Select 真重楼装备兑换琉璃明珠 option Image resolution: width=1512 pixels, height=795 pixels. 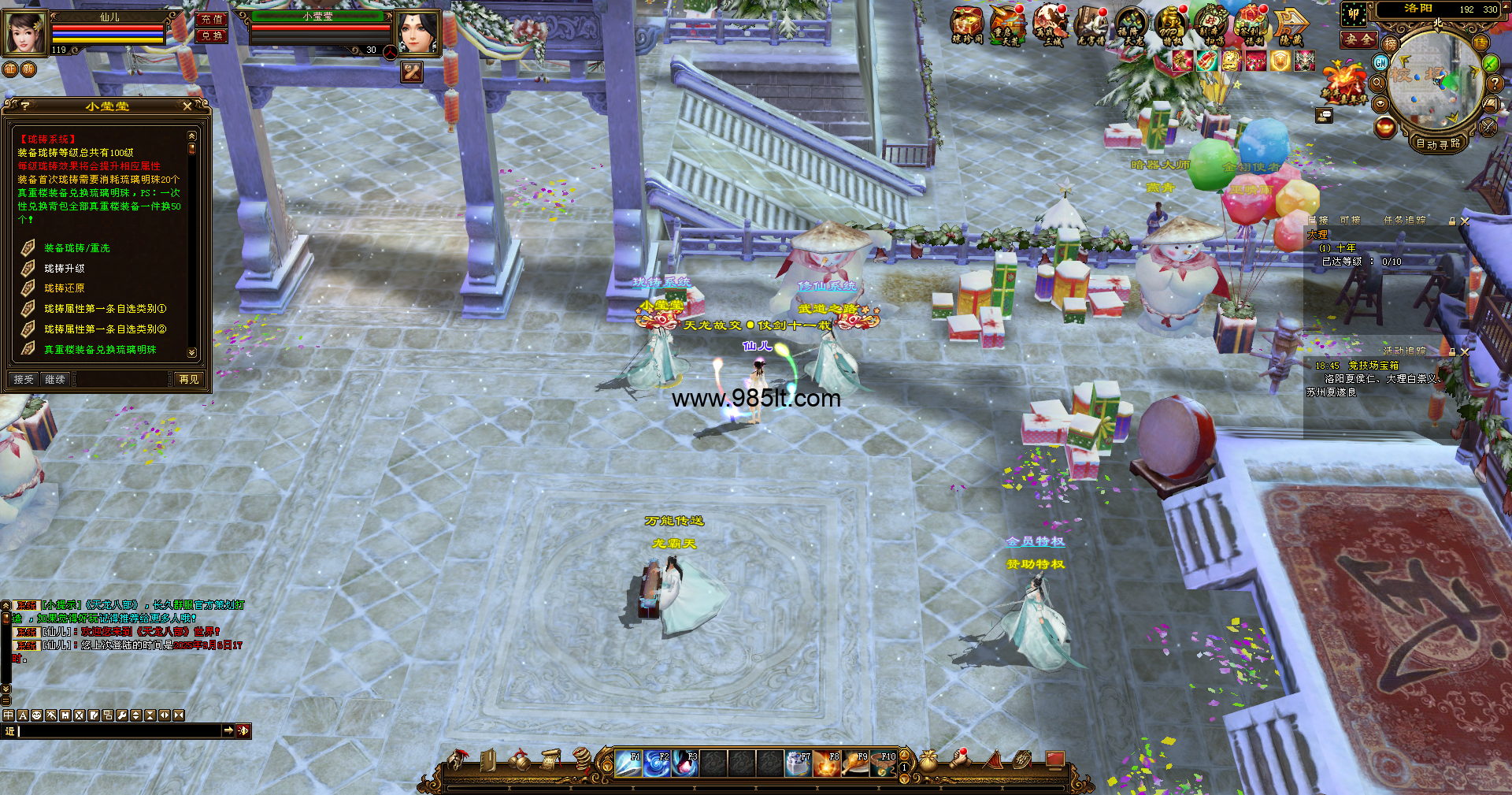tap(100, 350)
